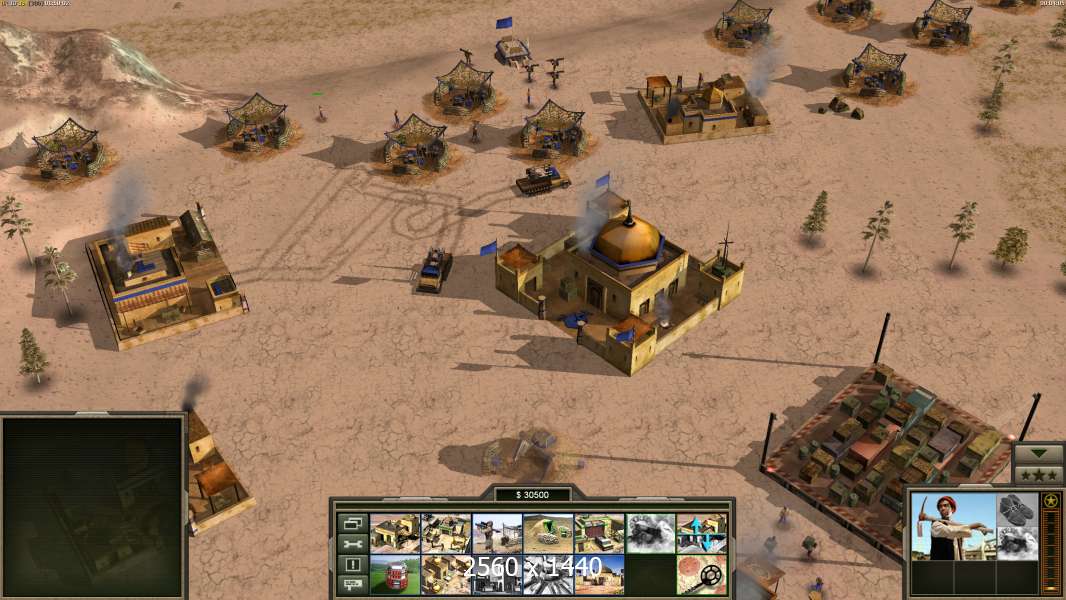Click the overlapping windows button in command bar
This screenshot has height=600, width=1066.
[352, 523]
